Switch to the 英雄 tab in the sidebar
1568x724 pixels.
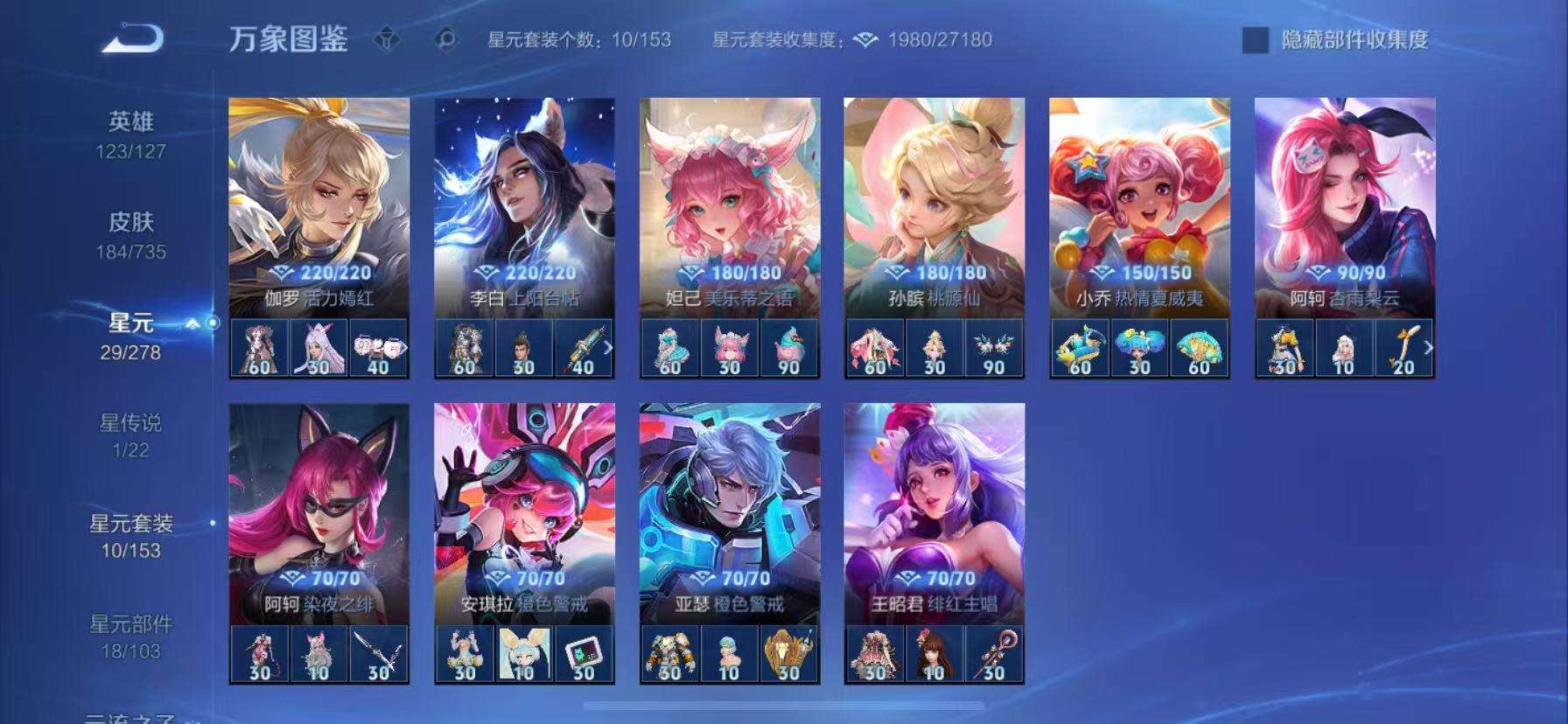pos(129,122)
